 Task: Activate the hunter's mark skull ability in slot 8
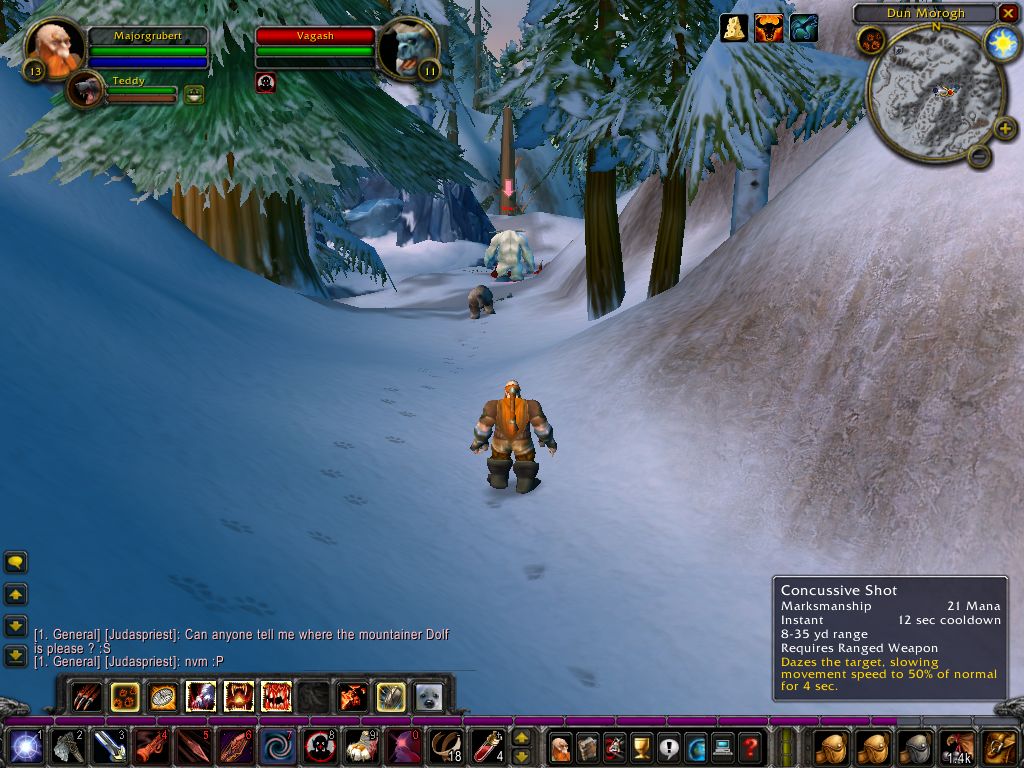(x=320, y=746)
